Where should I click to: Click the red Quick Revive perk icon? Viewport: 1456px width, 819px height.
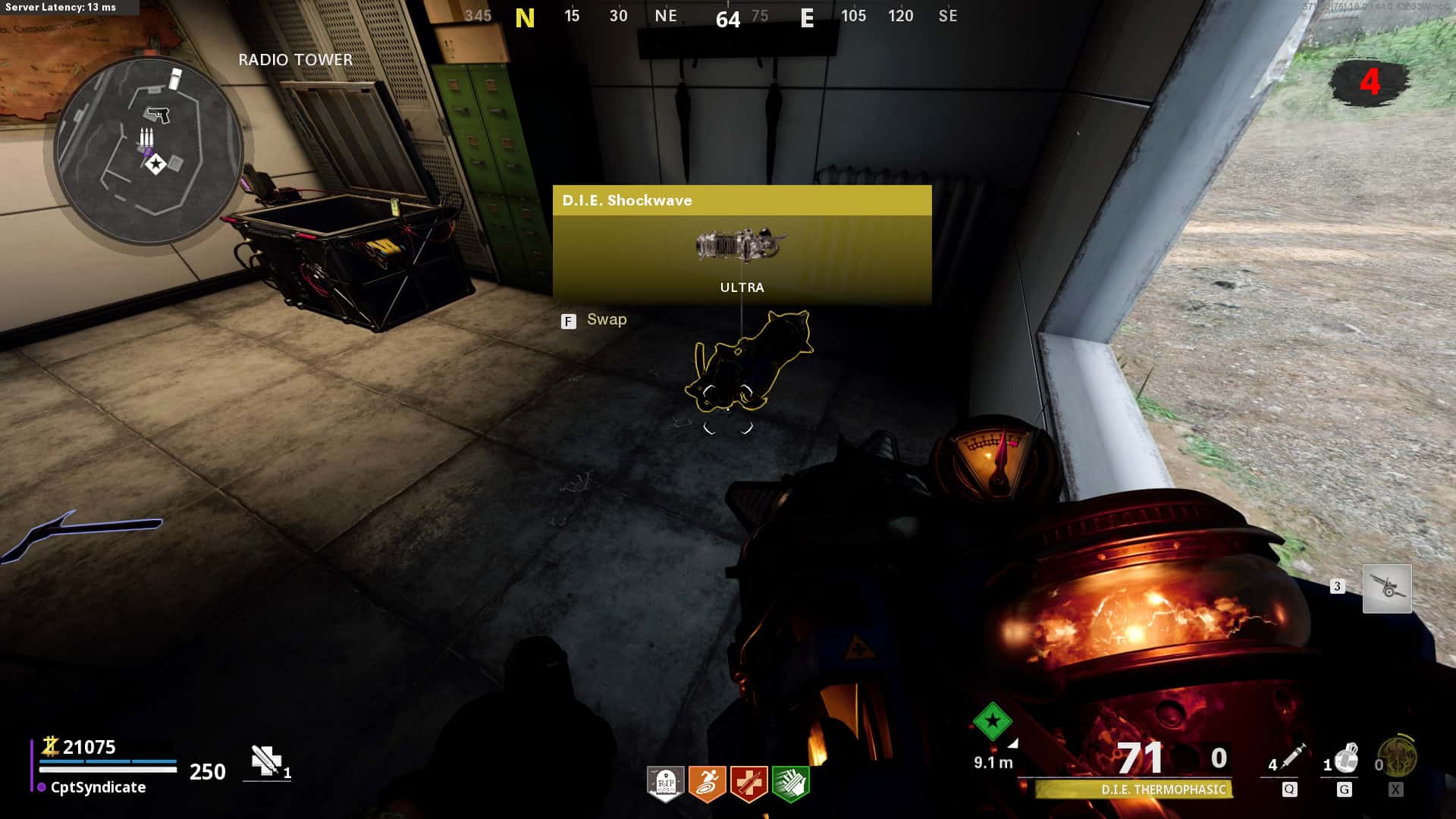748,783
